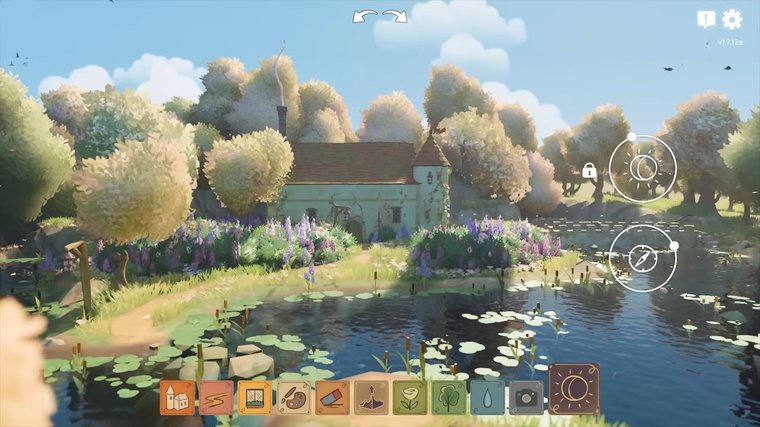Select the tree planting tool
The image size is (760, 427).
tap(449, 397)
